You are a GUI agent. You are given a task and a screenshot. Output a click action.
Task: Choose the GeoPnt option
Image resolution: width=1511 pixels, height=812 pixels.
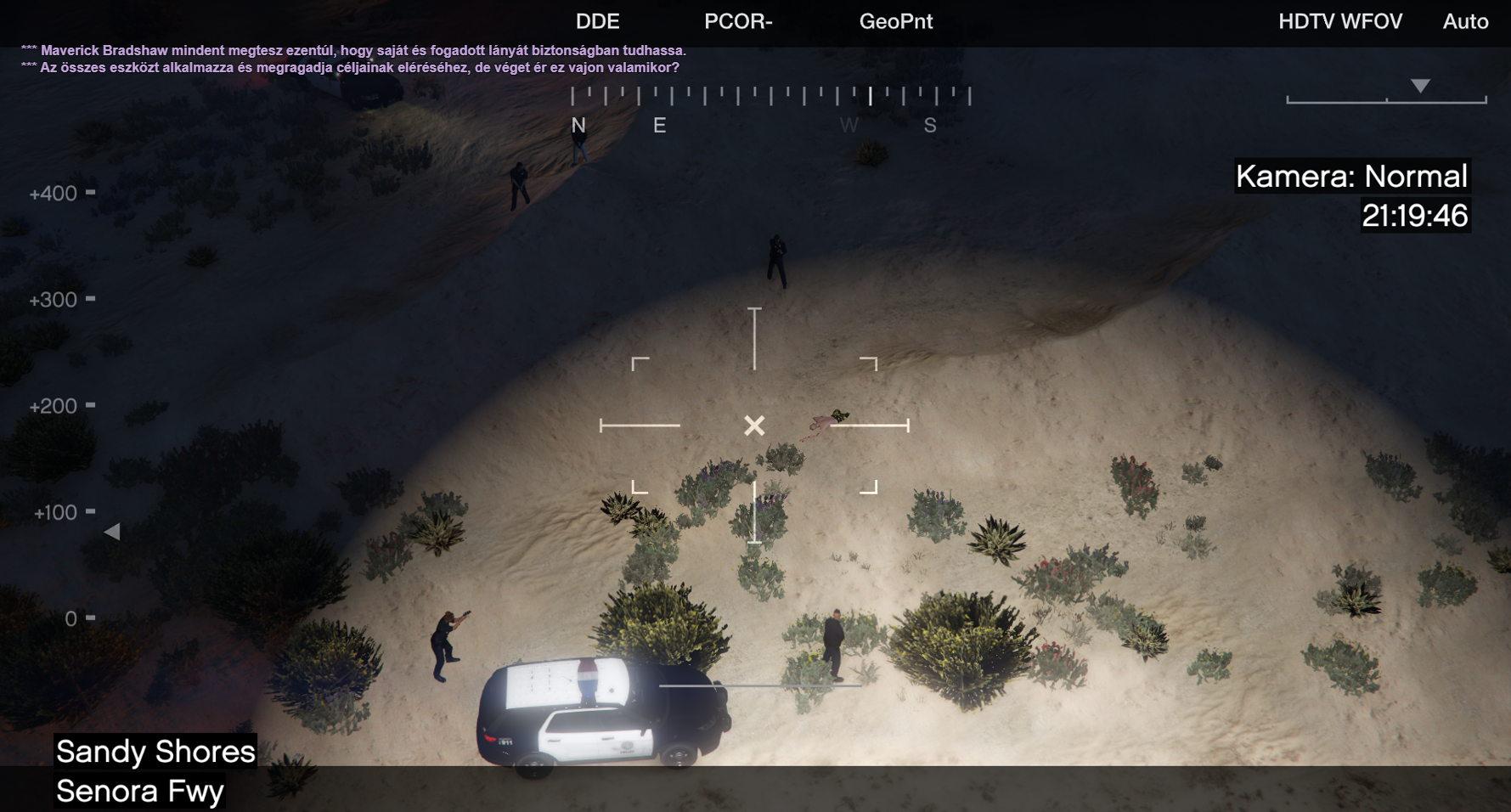pos(895,22)
